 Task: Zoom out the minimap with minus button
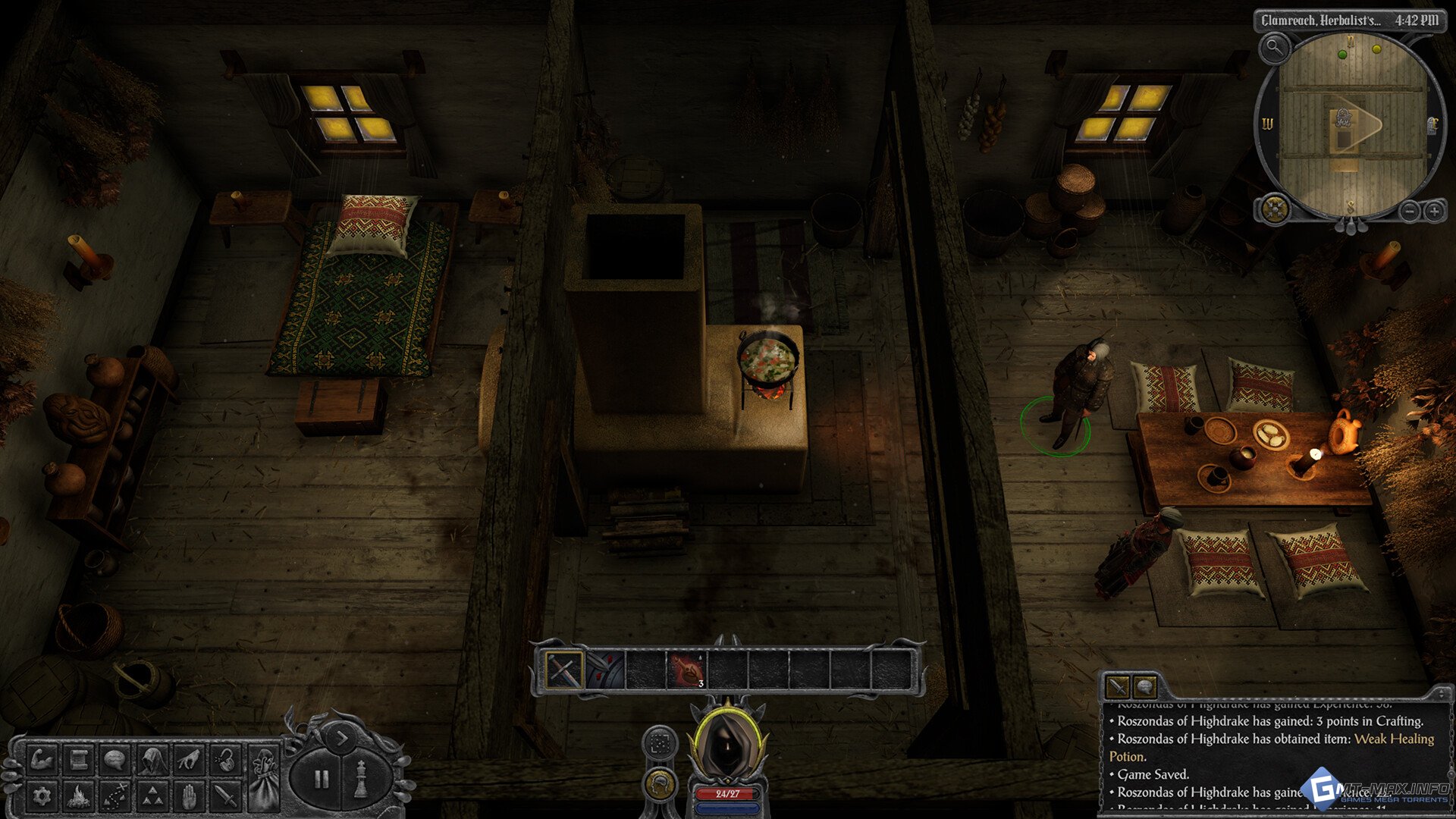coord(1409,212)
